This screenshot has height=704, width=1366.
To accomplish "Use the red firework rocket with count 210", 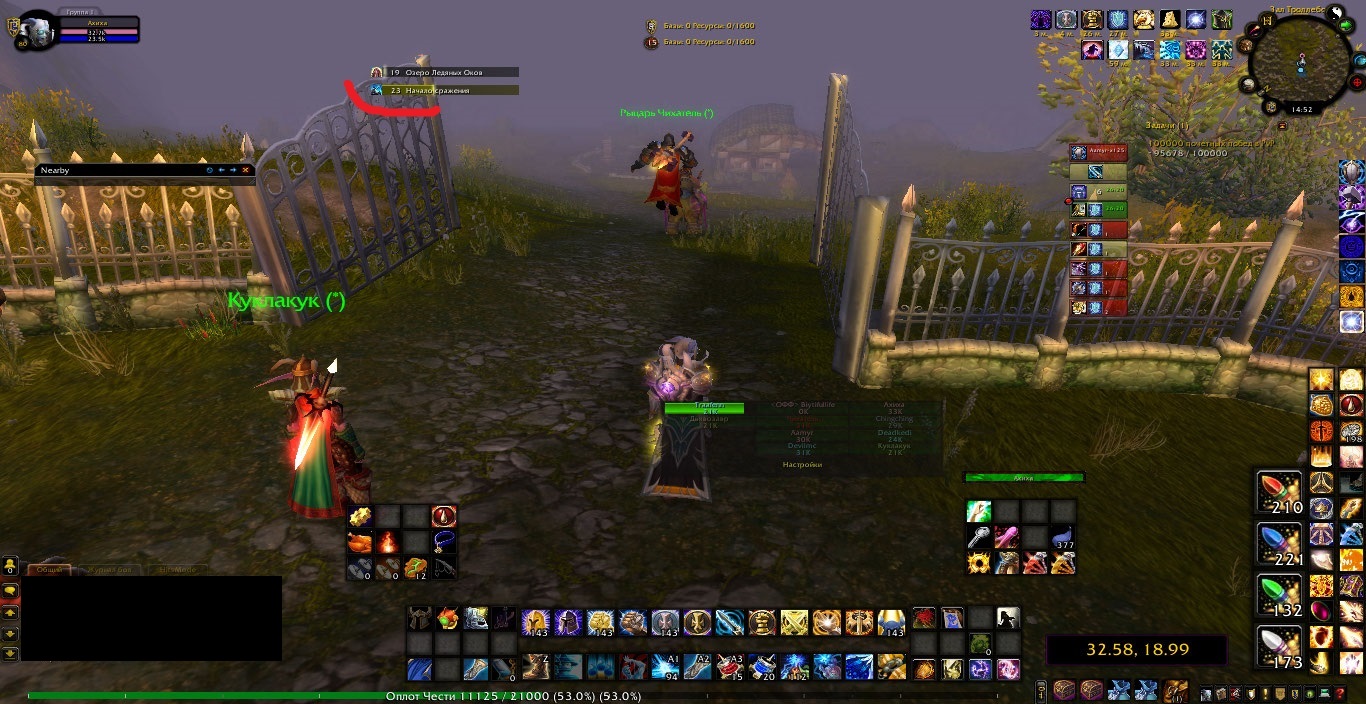I will [x=1280, y=493].
